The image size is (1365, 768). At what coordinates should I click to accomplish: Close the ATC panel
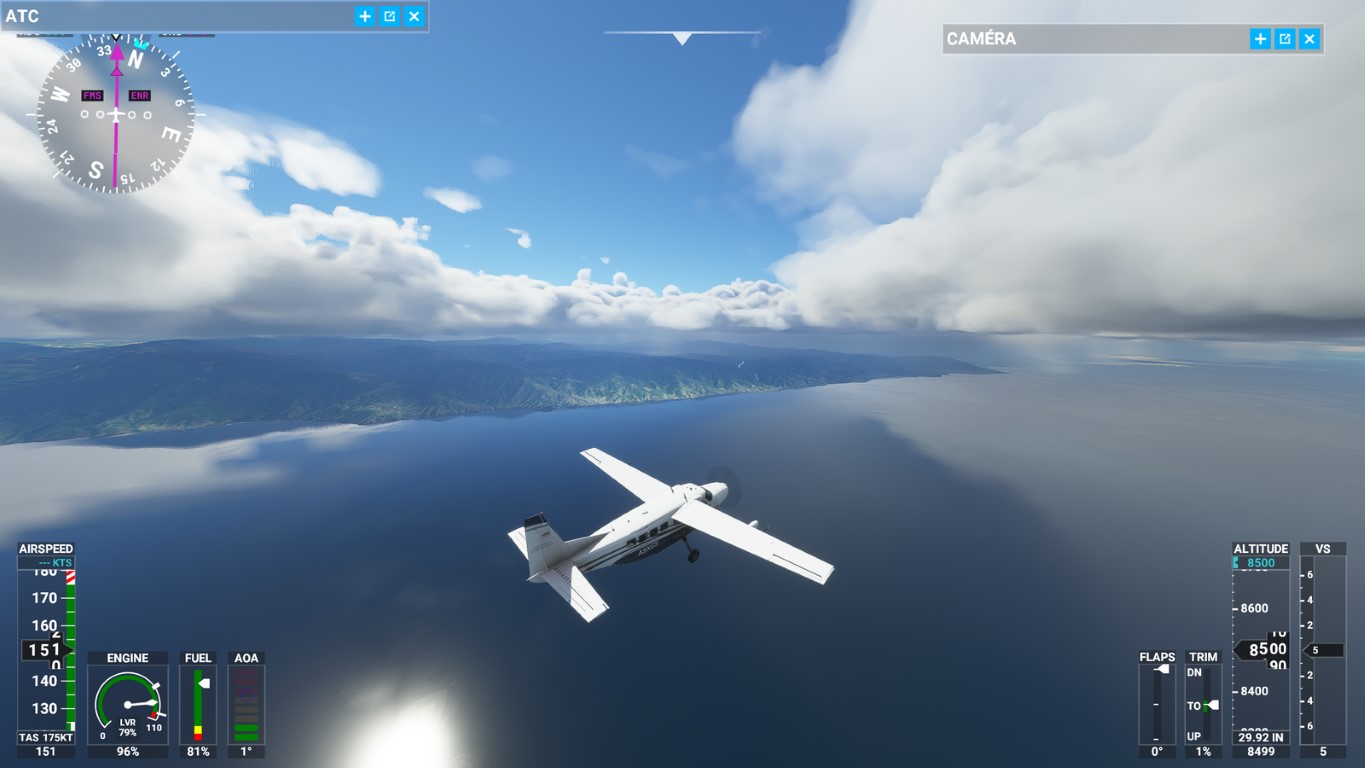[414, 16]
